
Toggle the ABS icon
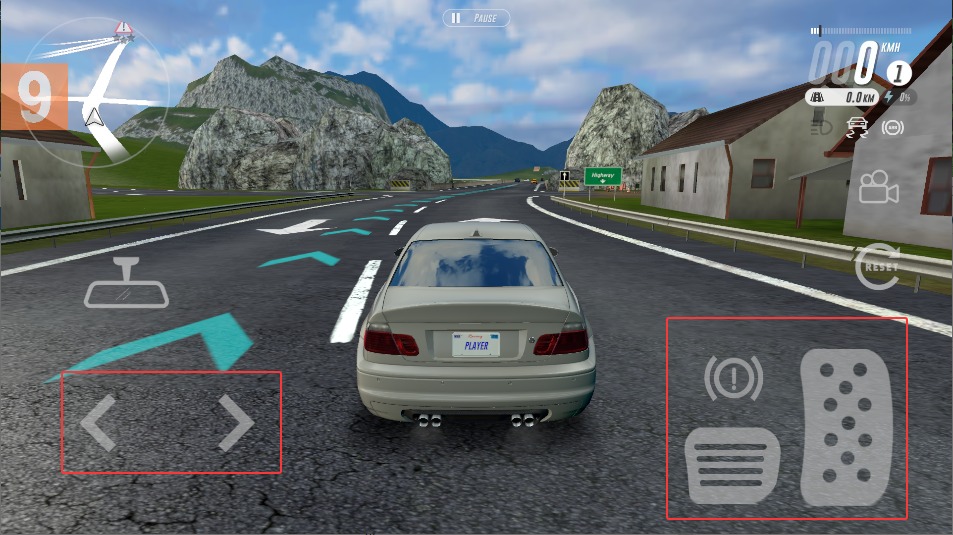coord(893,128)
